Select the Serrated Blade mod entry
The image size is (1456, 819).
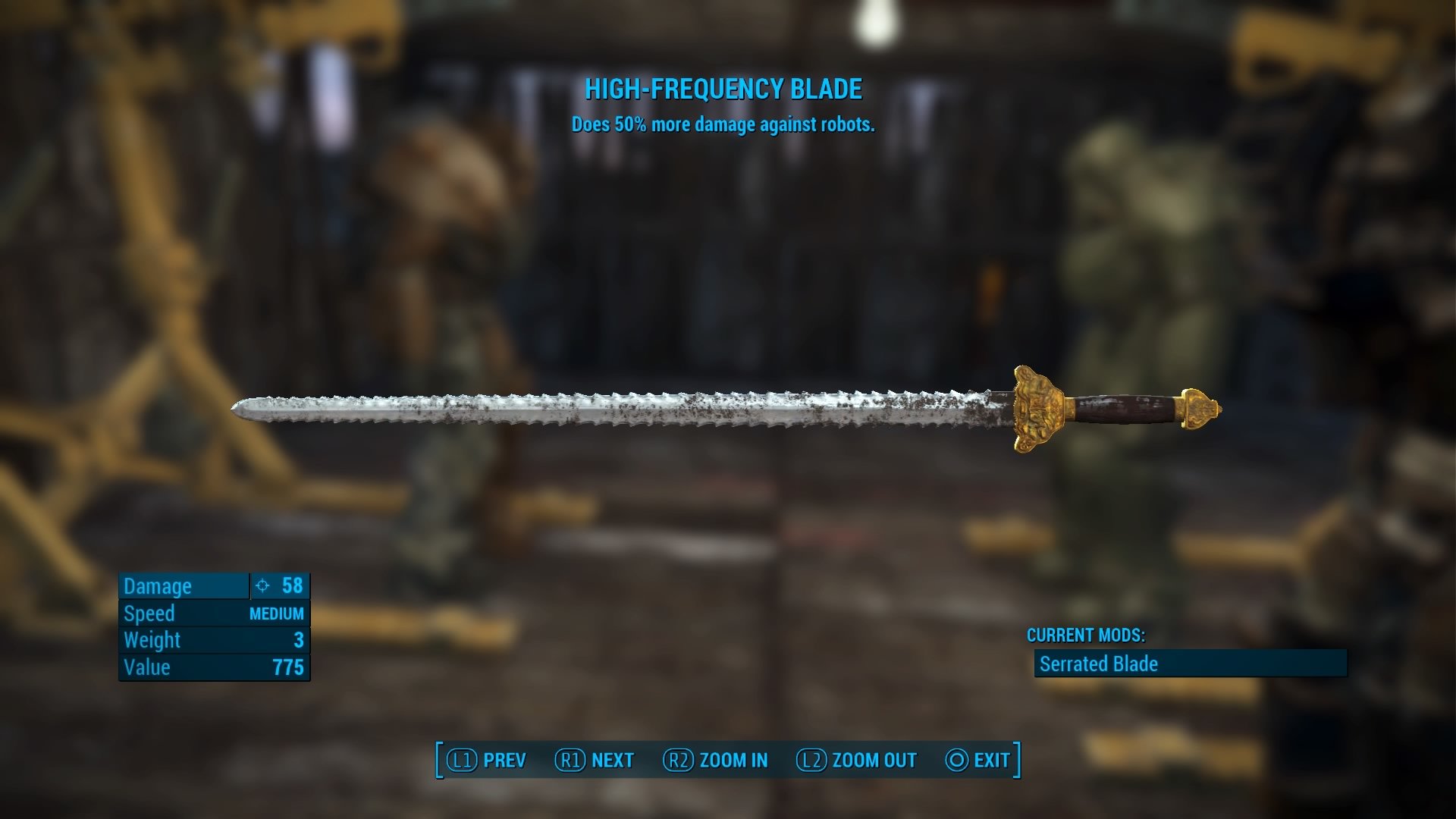(x=1190, y=664)
